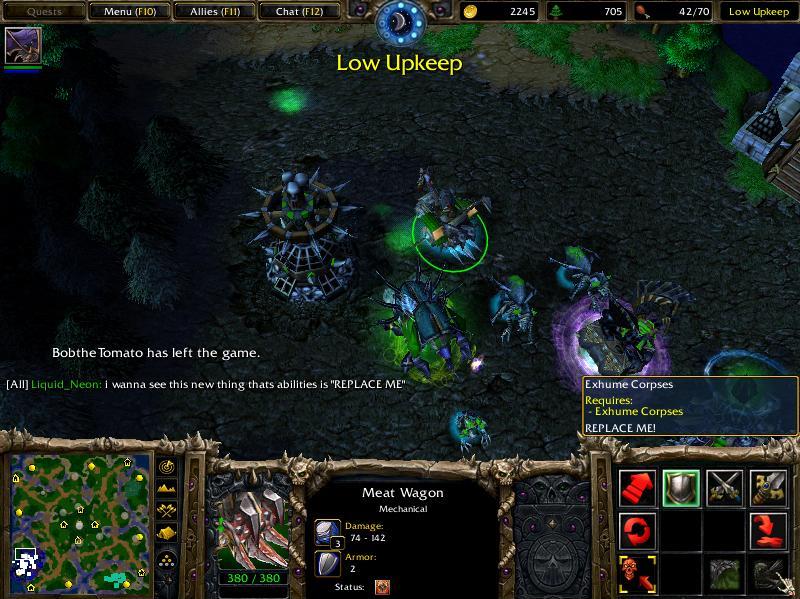Issue the Move command
Viewport: 800px width, 599px height.
[637, 487]
